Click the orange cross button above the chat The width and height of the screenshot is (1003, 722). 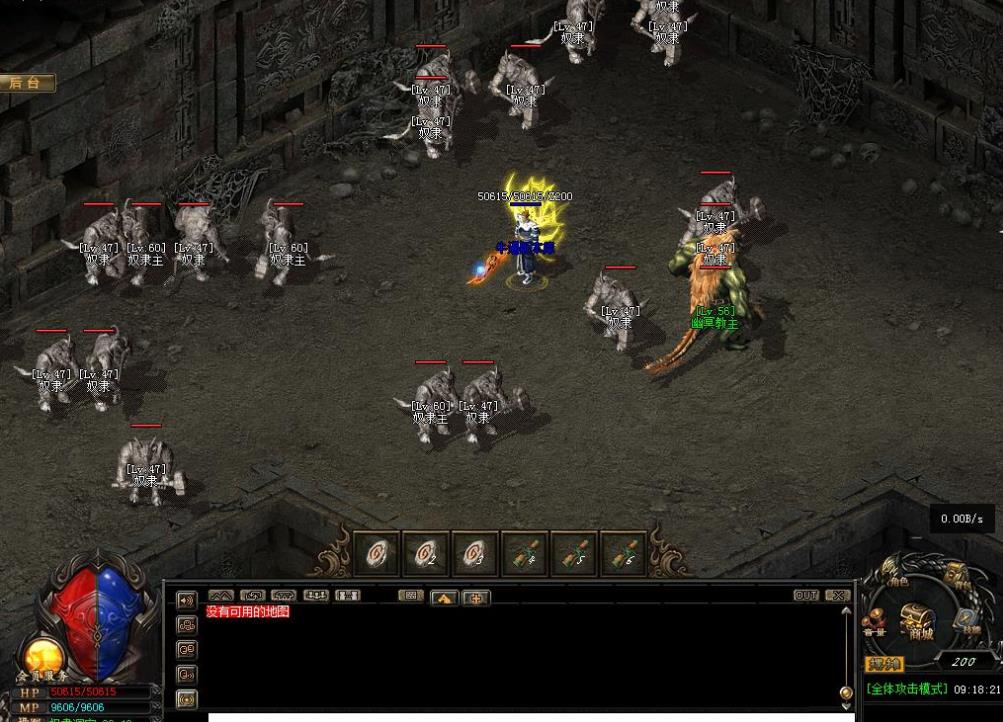pos(476,598)
